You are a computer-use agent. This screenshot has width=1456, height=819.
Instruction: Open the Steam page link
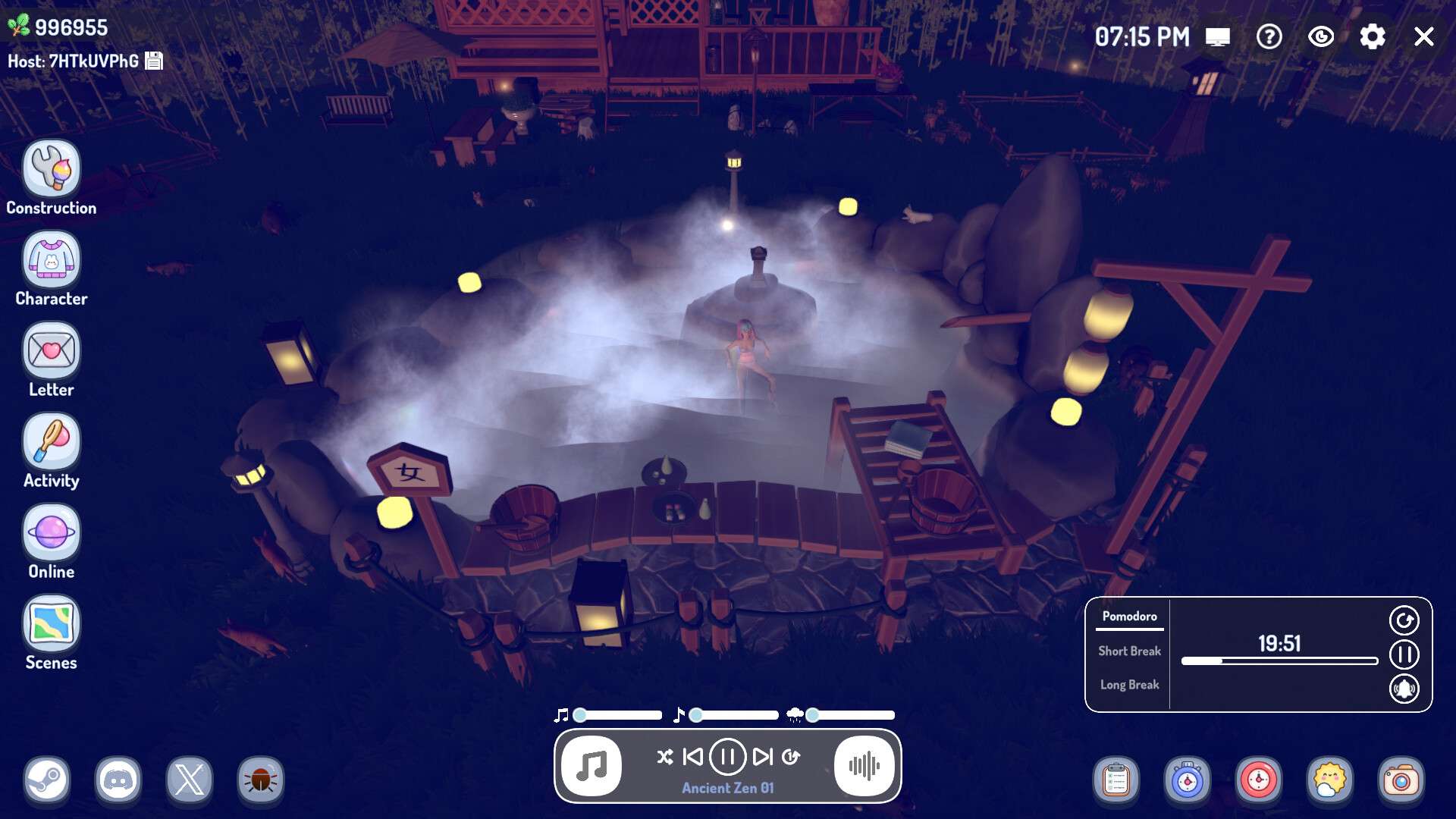coord(47,780)
